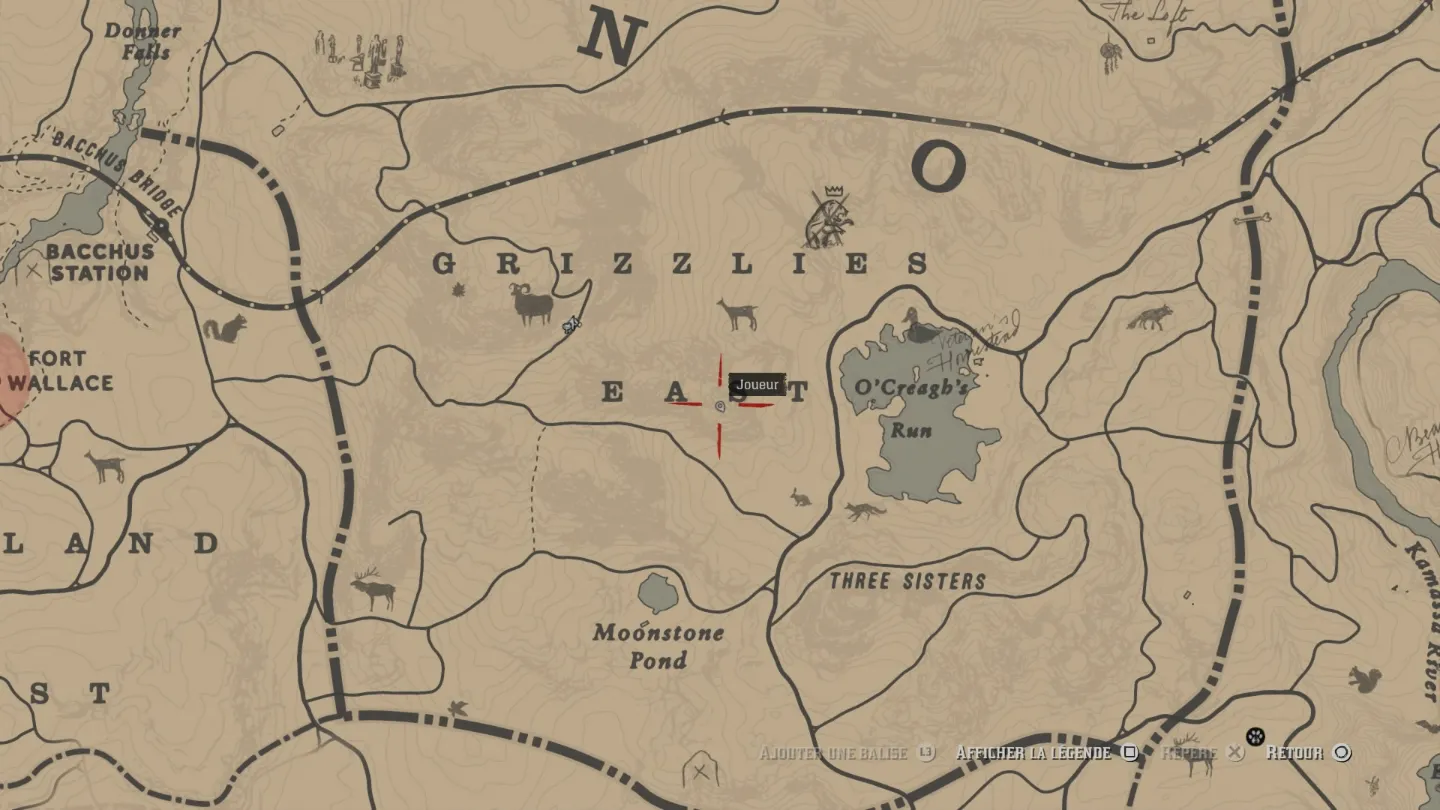
Task: Click the flying bird marker
Action: (459, 708)
